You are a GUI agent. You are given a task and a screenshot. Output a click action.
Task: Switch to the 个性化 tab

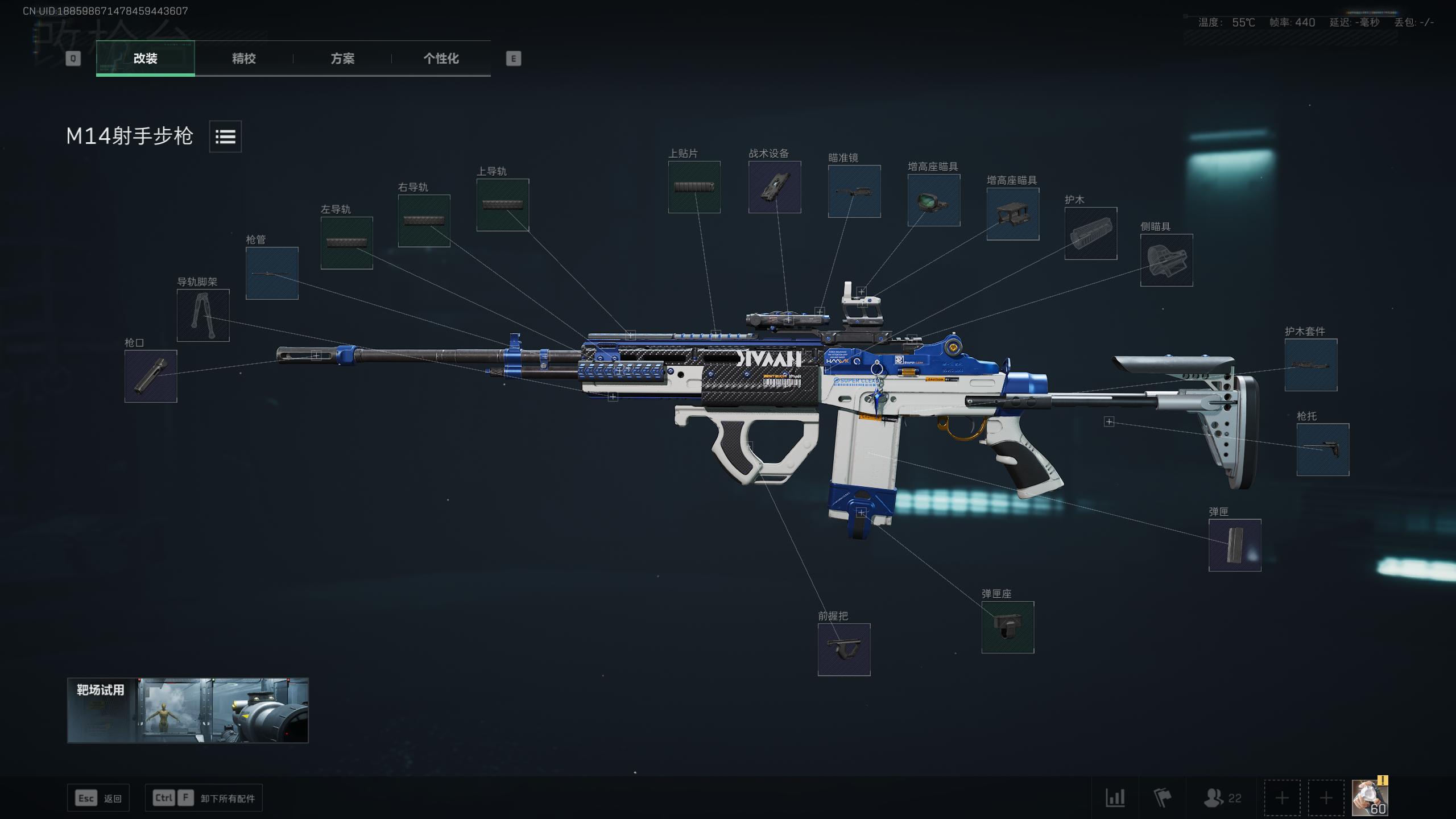point(441,59)
